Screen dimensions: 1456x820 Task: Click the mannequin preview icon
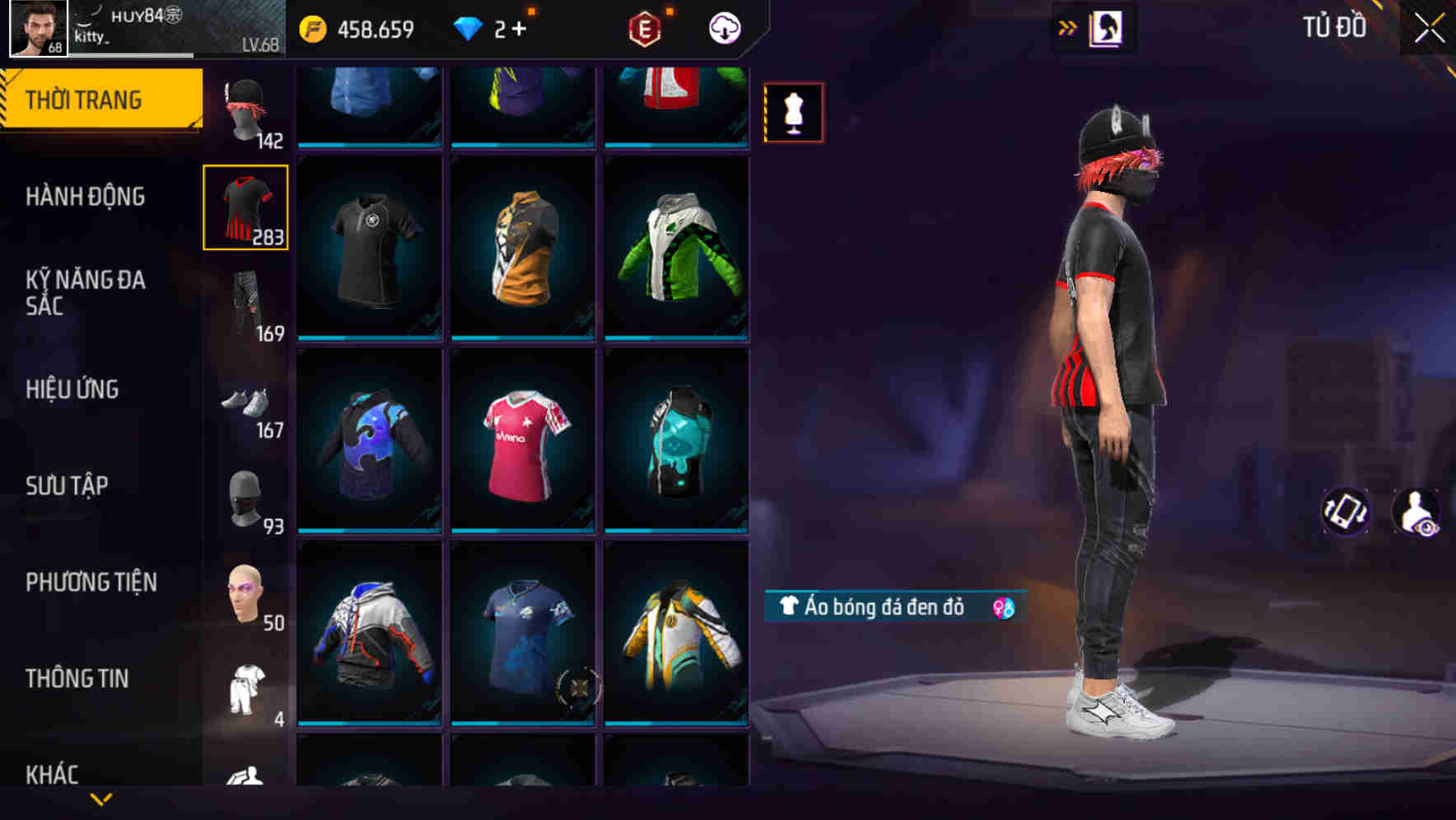(x=793, y=112)
